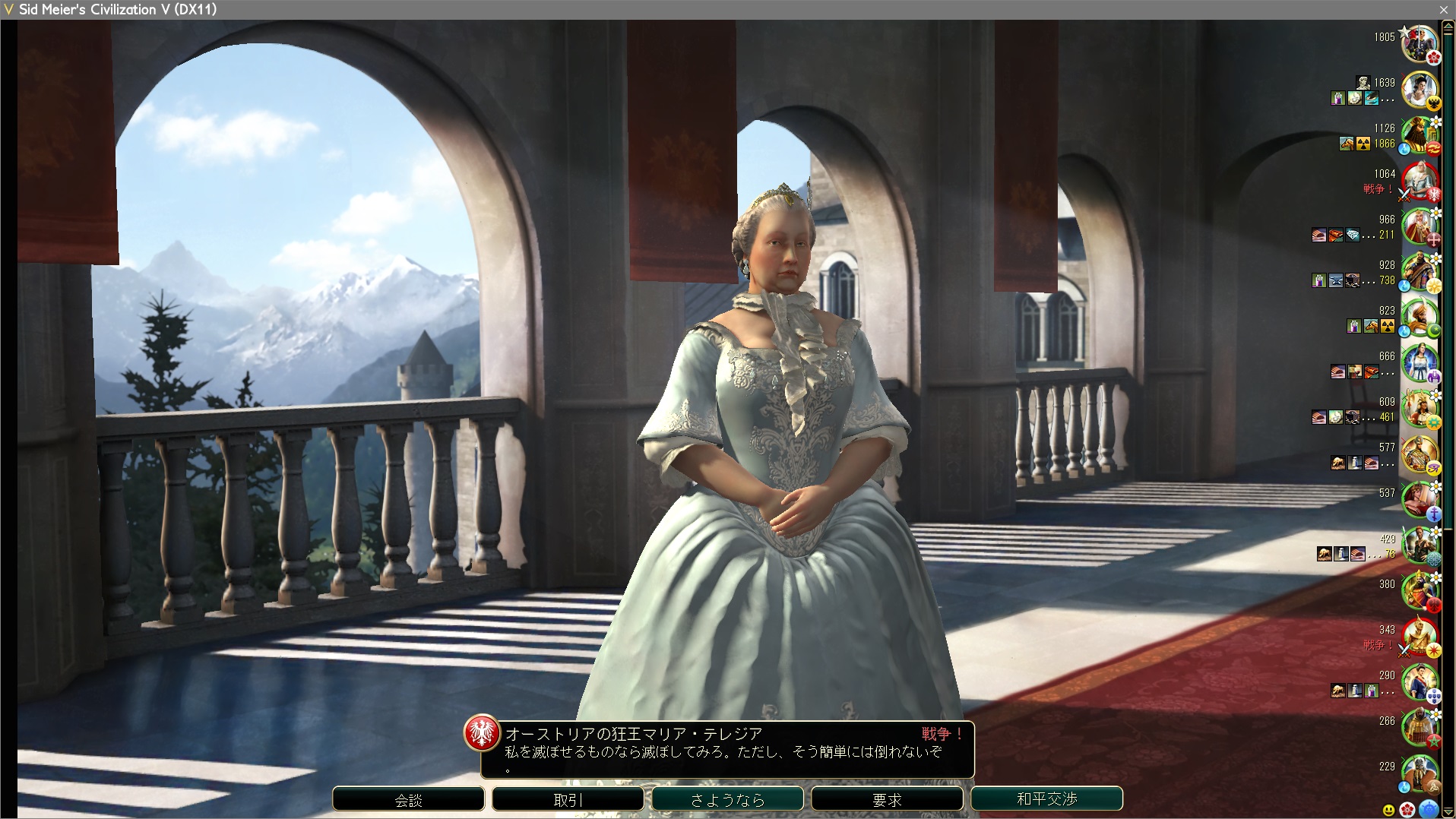Select the leader portrait scoring 666
Screen dimensions: 1456x819
click(x=1420, y=363)
